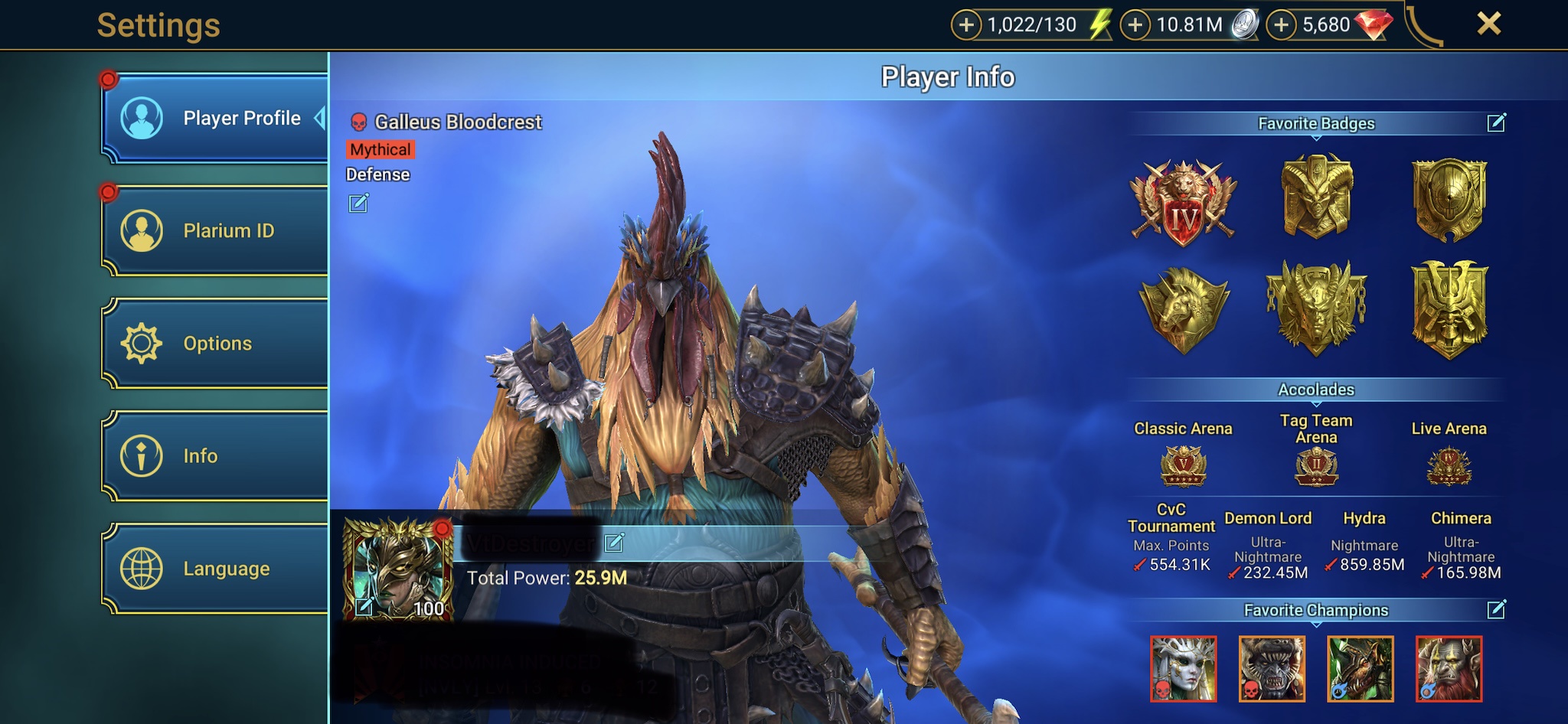The height and width of the screenshot is (724, 1568).
Task: Add silver using the plus button
Action: tap(1135, 25)
